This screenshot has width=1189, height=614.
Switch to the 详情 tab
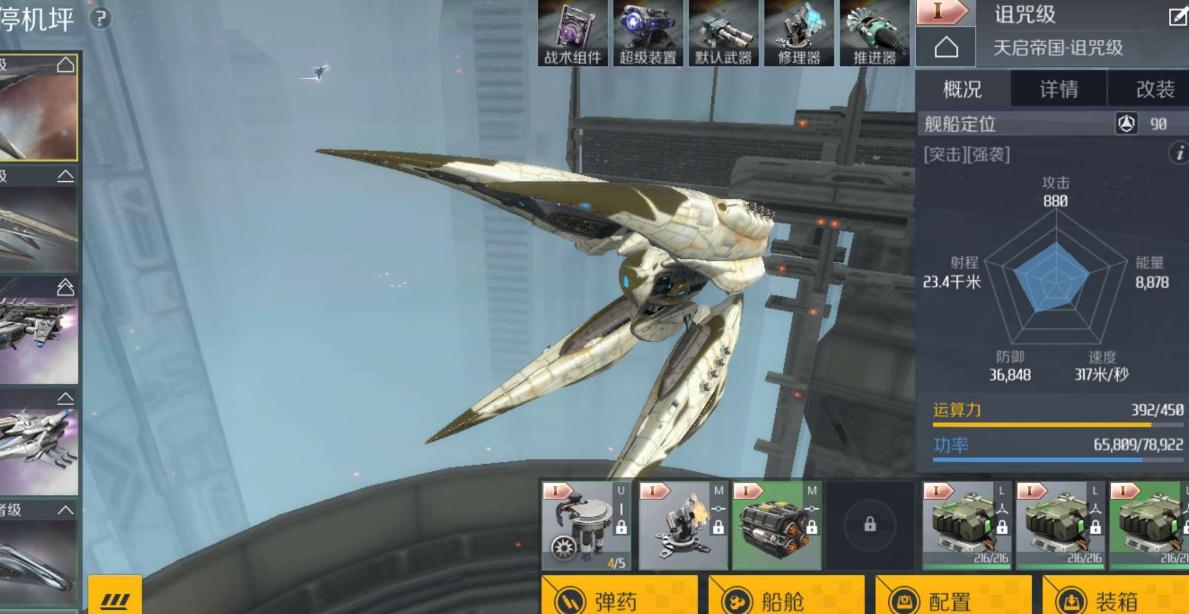point(1058,89)
